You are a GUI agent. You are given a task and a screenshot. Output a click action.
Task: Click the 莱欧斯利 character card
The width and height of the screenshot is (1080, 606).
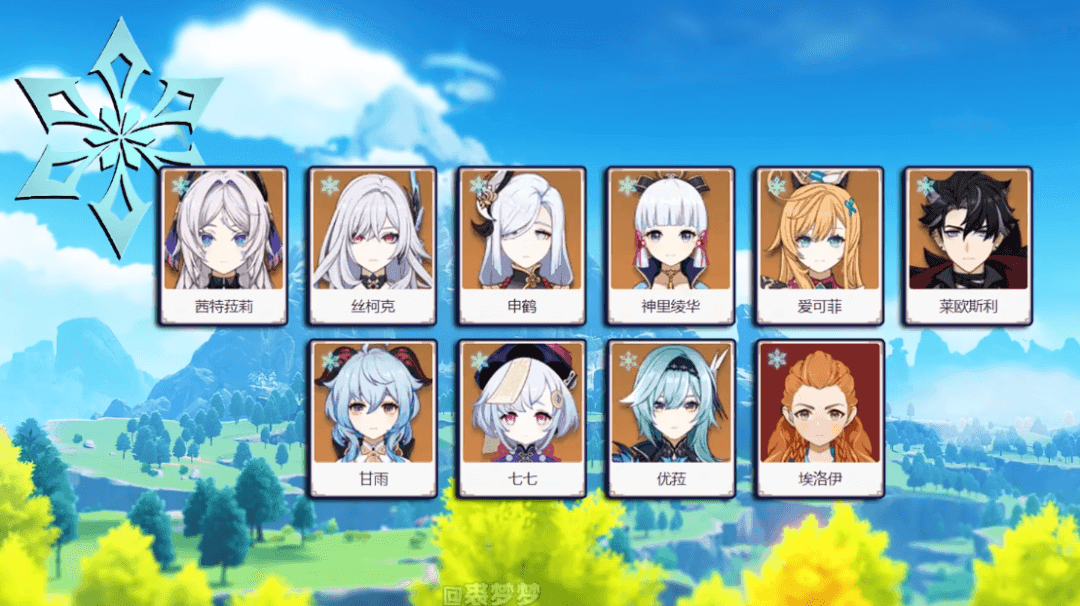(968, 245)
